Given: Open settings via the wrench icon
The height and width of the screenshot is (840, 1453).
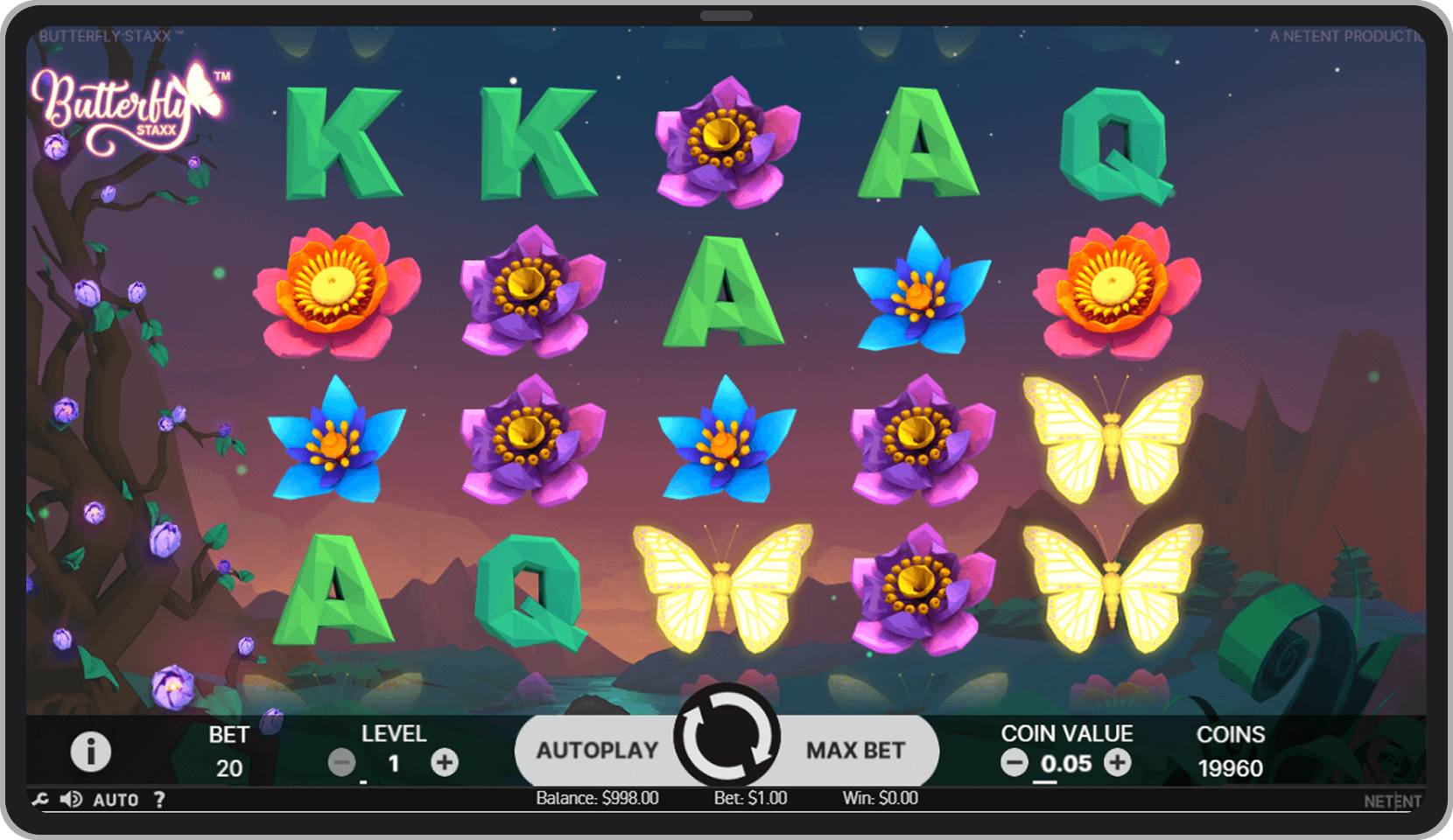Looking at the screenshot, I should 39,799.
